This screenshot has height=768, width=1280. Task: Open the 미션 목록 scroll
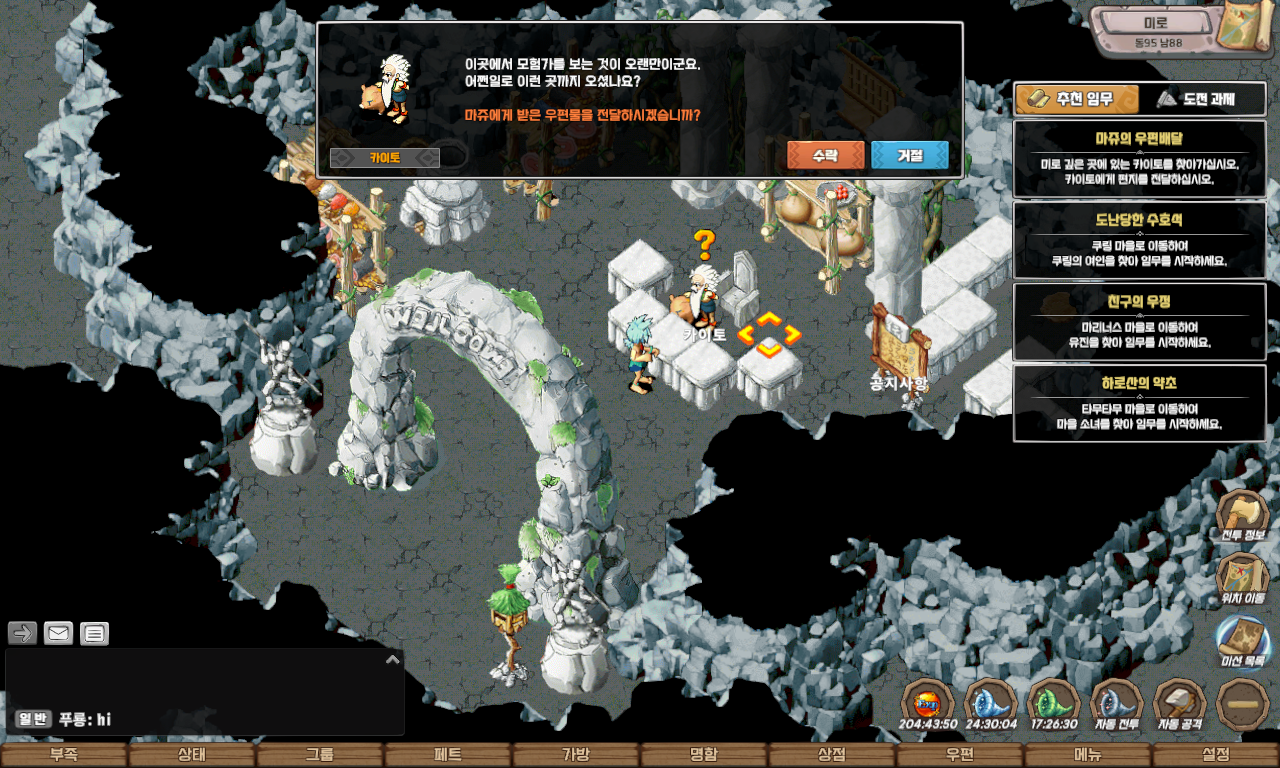click(1242, 640)
